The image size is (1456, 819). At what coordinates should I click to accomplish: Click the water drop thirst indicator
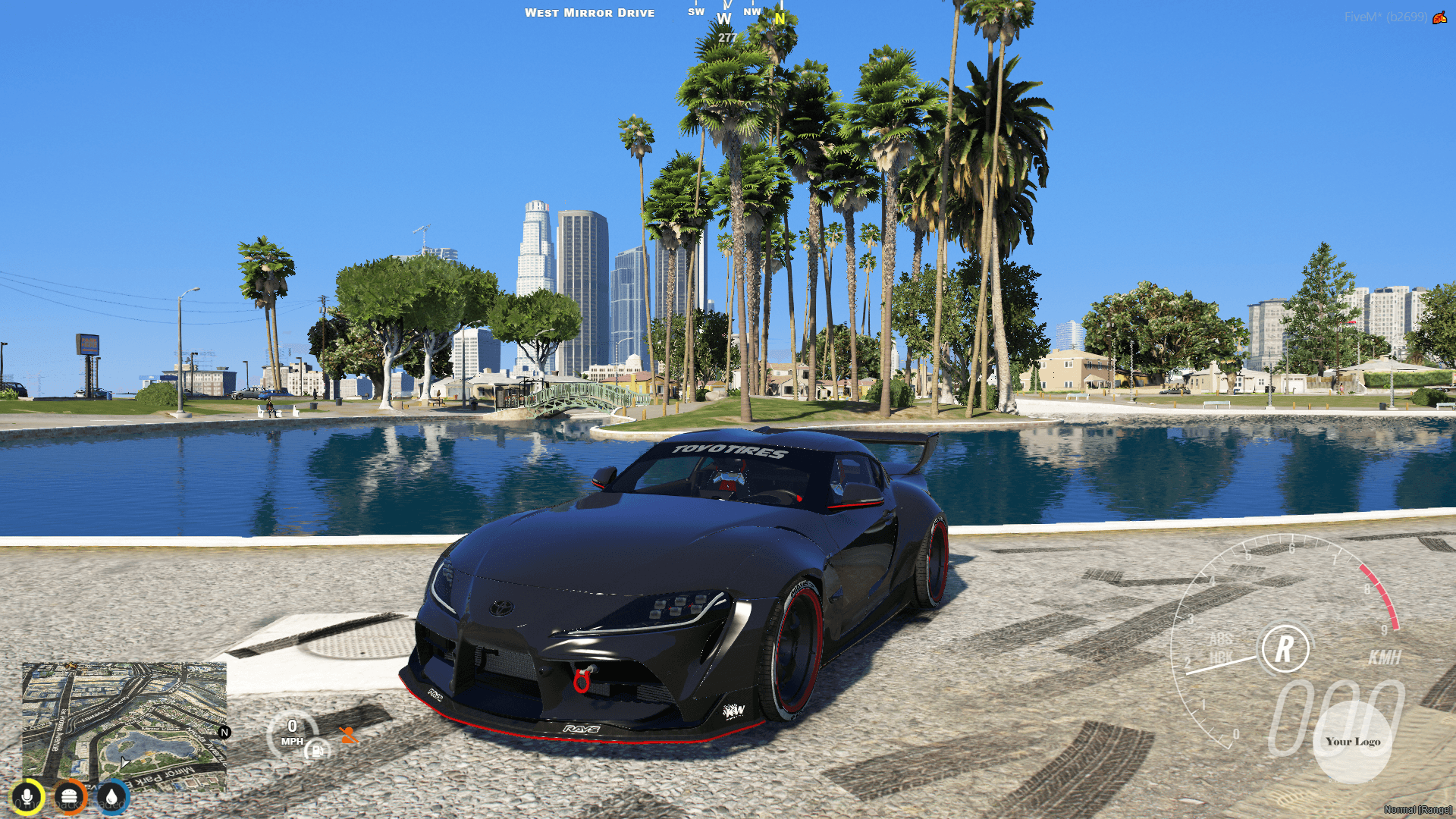(111, 797)
